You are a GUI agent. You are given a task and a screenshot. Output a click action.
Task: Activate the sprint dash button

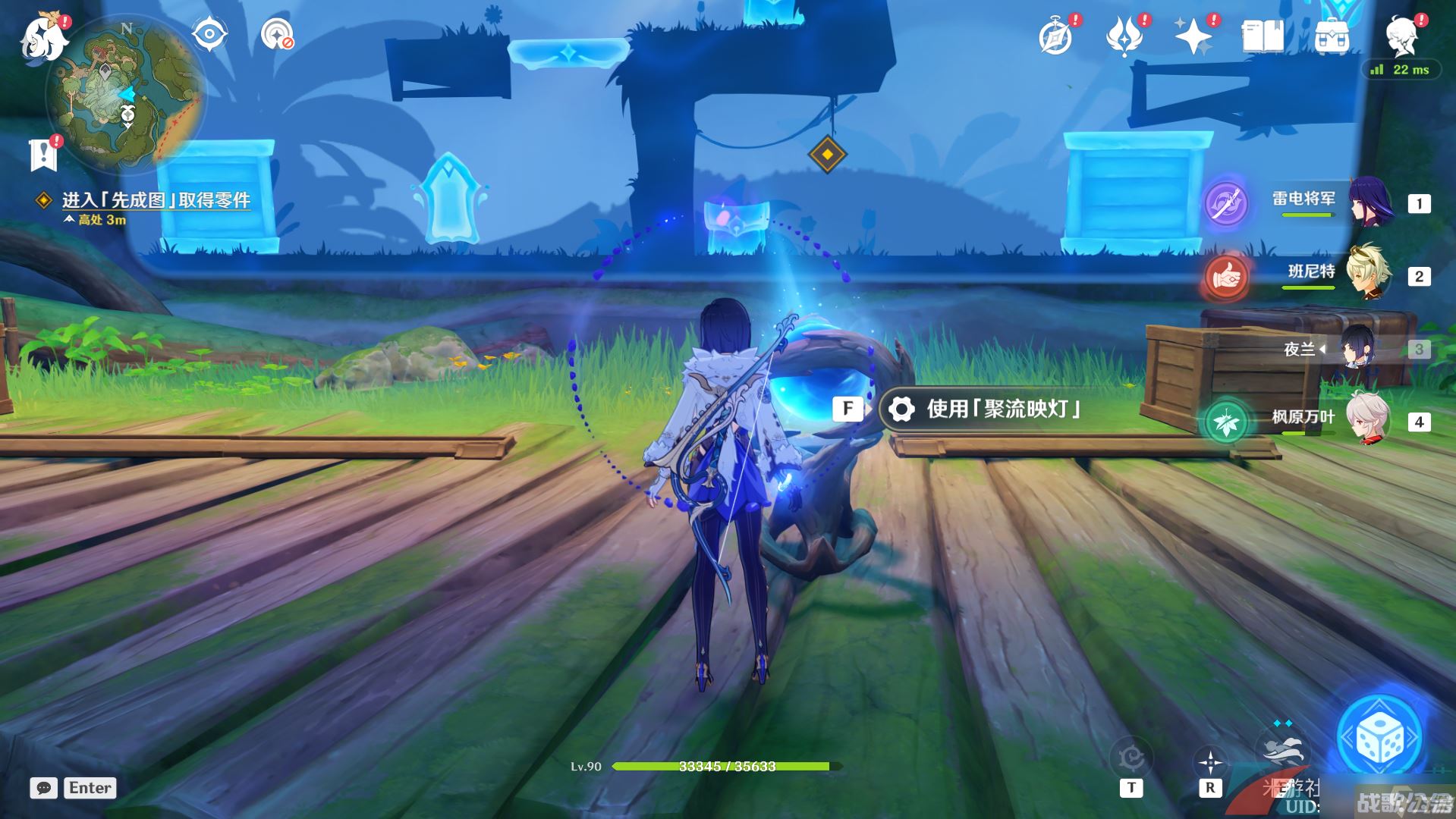1281,747
